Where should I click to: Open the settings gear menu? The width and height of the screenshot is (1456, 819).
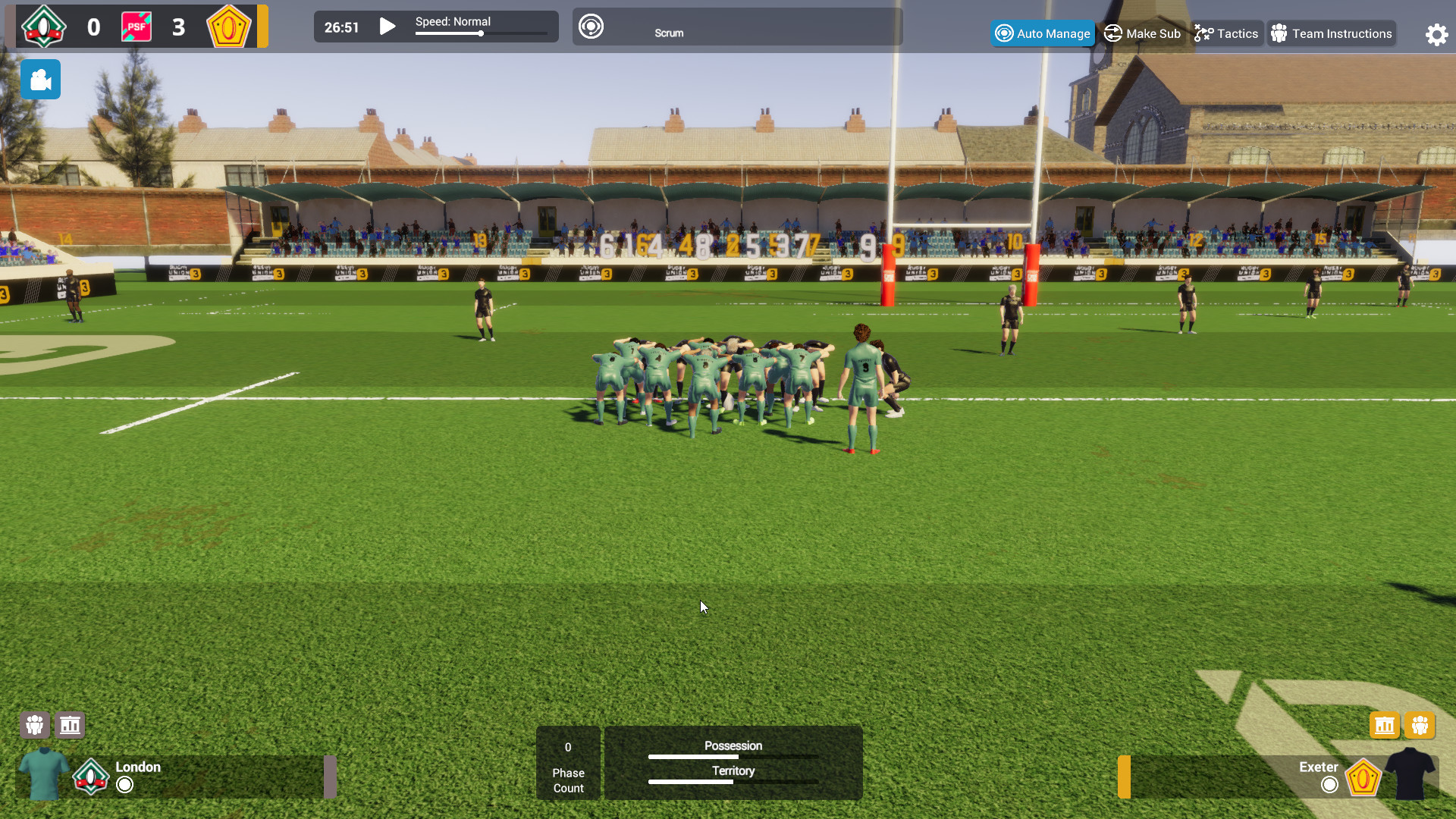(x=1436, y=34)
